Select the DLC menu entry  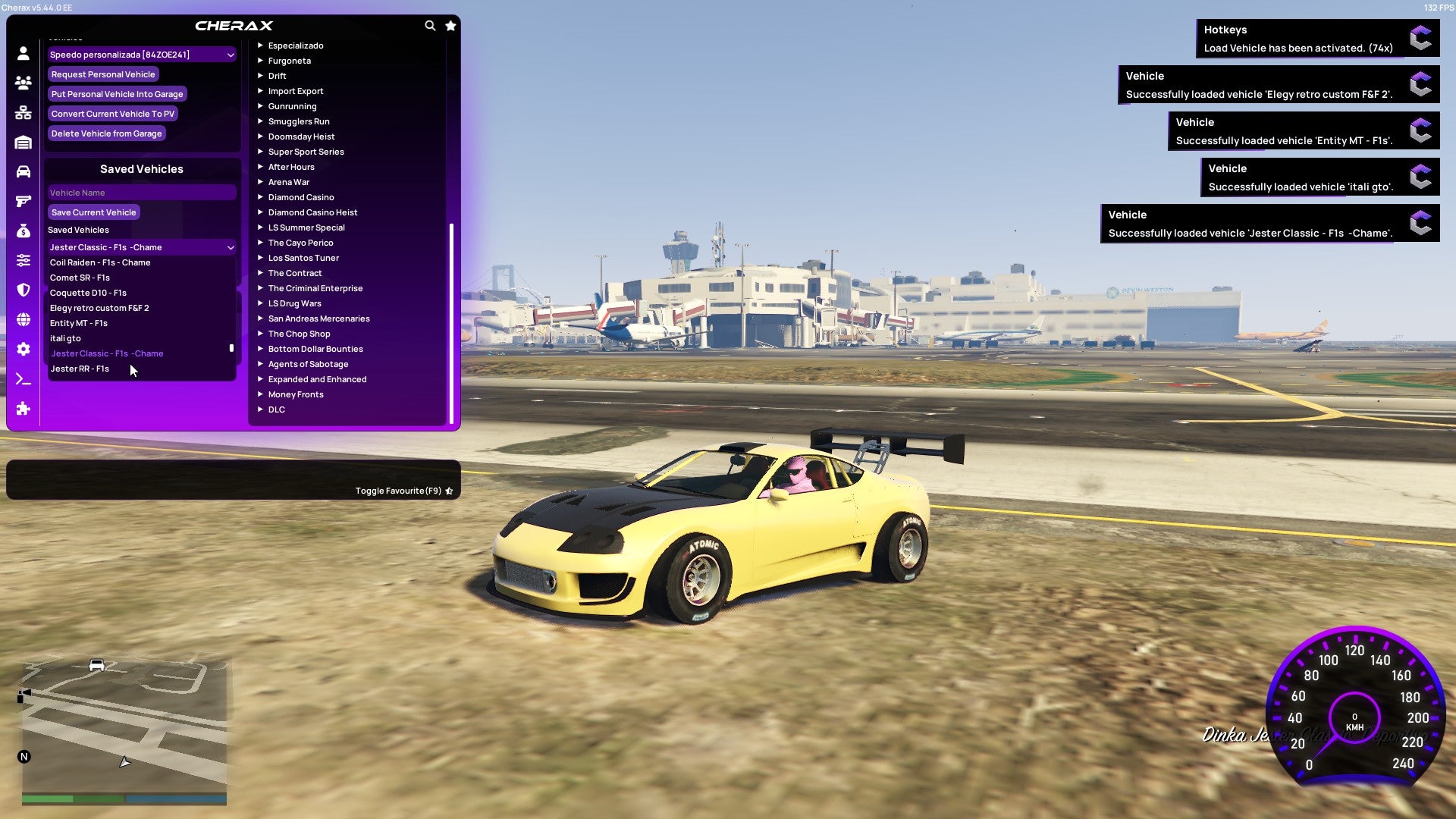276,409
